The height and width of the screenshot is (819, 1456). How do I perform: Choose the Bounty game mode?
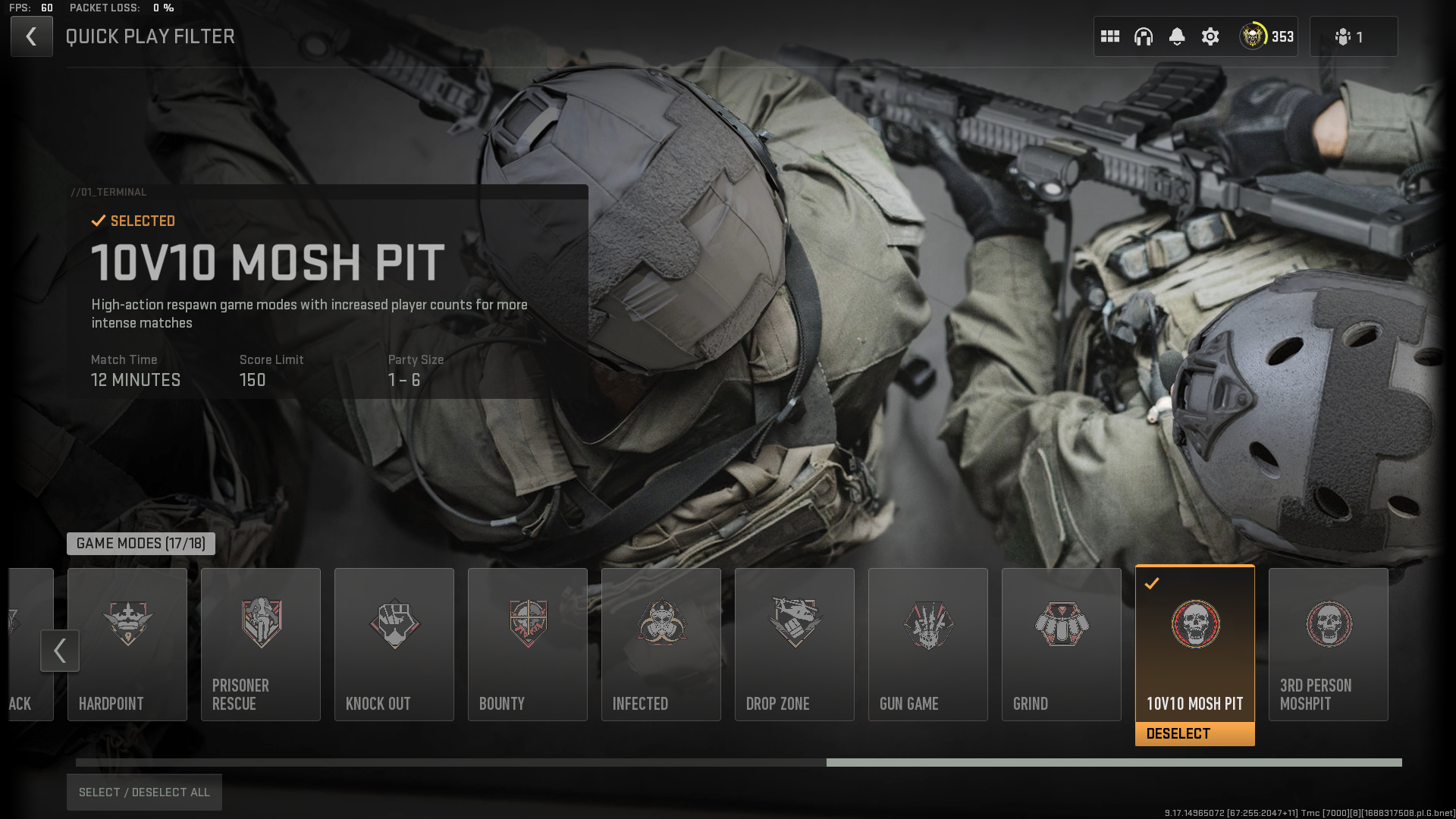coord(528,645)
